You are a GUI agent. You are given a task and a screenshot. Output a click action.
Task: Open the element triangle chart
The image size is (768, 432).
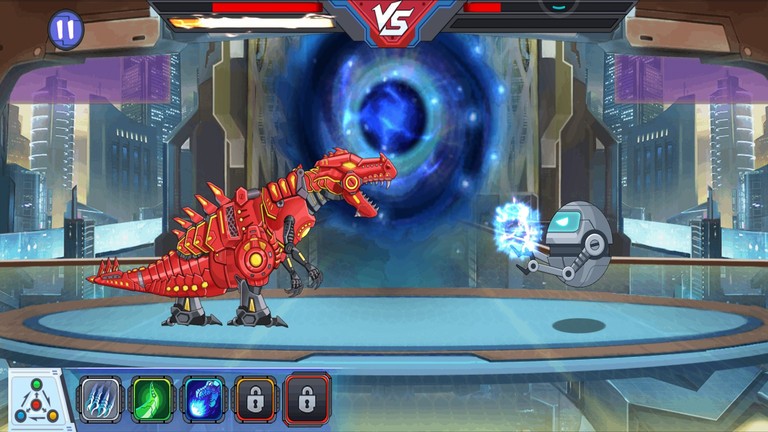[36, 401]
